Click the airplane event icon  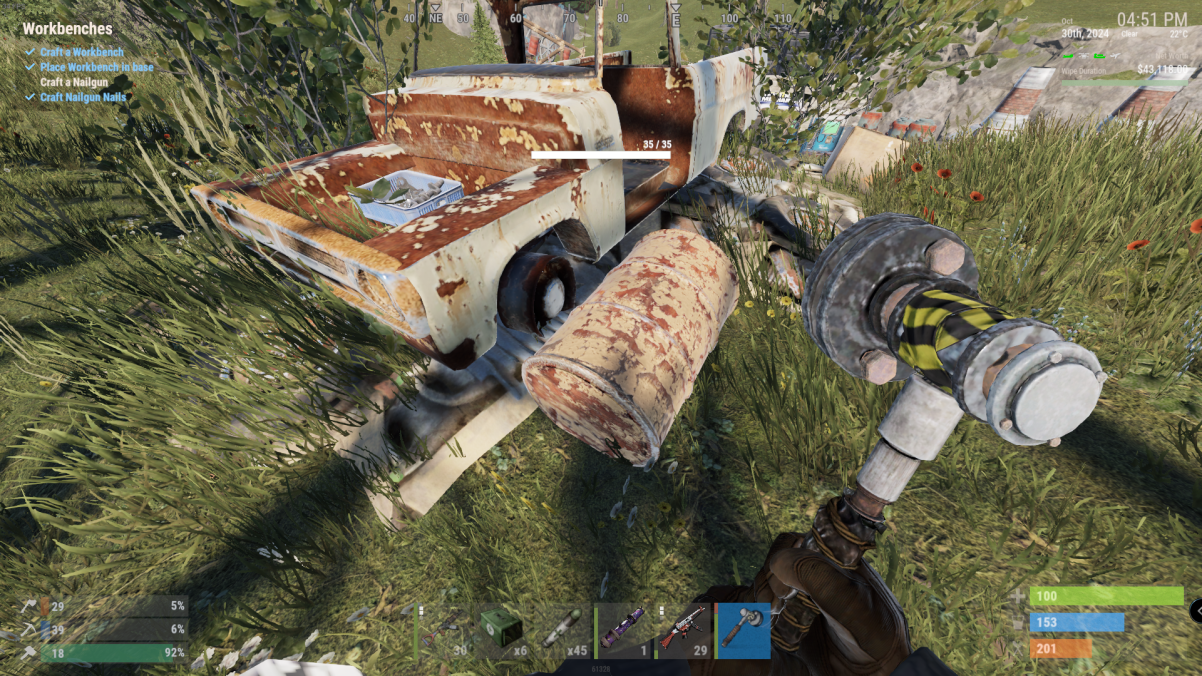(x=1115, y=56)
